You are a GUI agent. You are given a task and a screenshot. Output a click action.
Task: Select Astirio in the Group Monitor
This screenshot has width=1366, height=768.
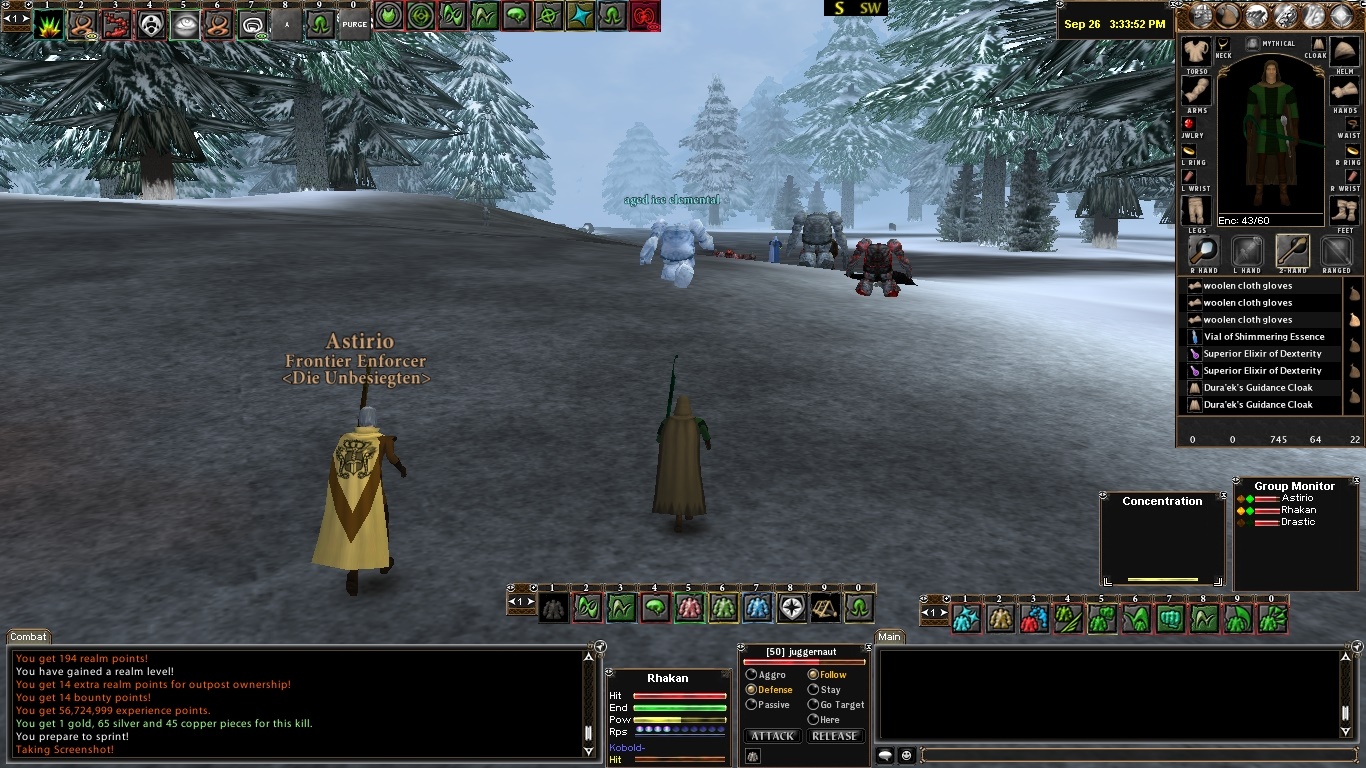(1297, 498)
